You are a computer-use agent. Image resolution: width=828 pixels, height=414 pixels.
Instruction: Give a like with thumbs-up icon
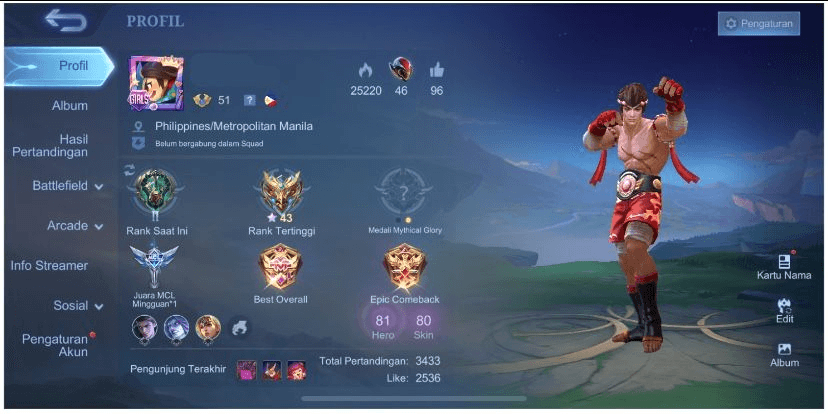[436, 70]
